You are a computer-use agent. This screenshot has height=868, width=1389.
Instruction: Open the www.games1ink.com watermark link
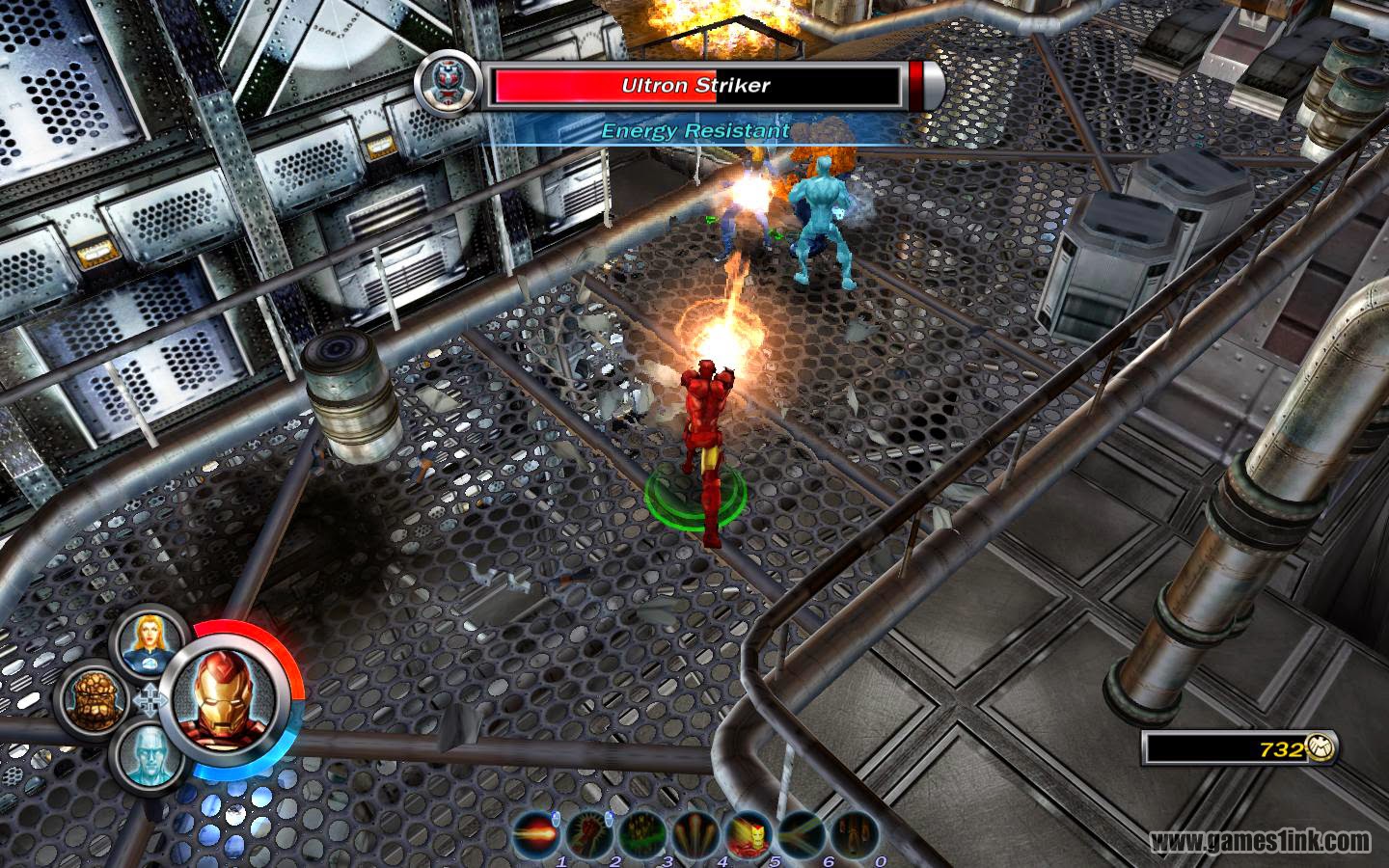tap(1262, 843)
